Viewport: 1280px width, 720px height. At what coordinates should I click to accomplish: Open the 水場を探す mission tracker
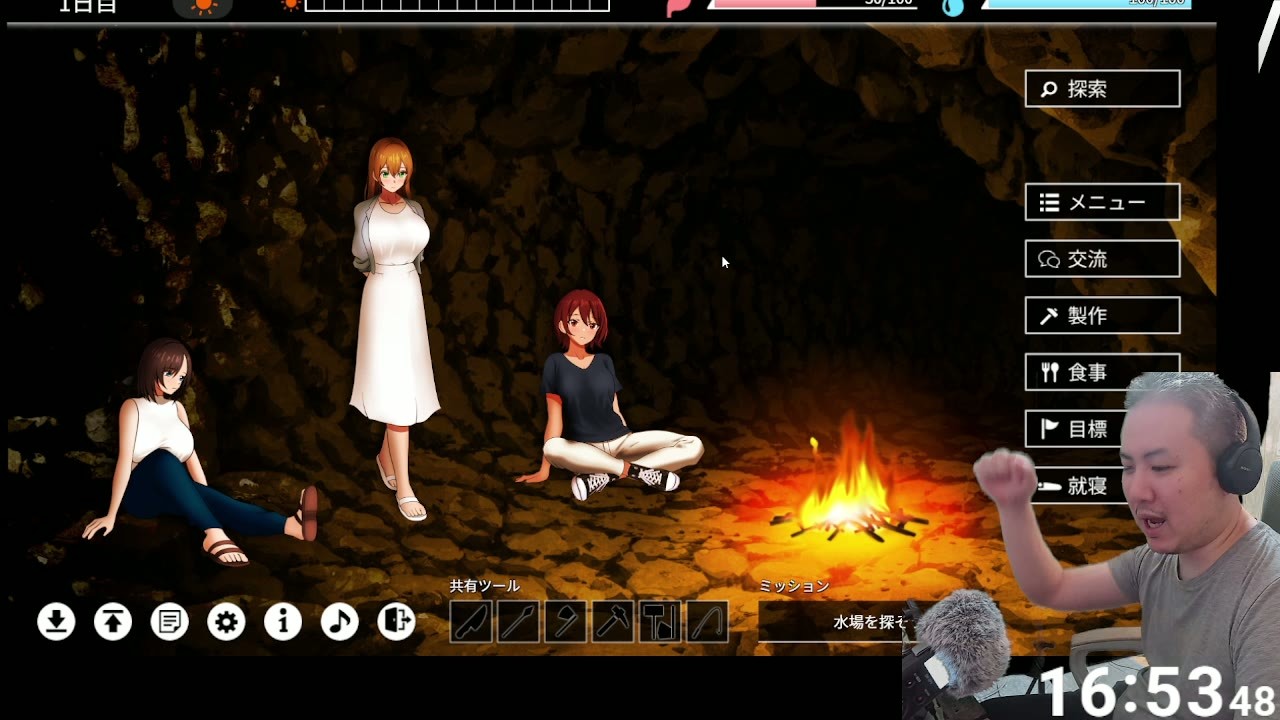(835, 622)
